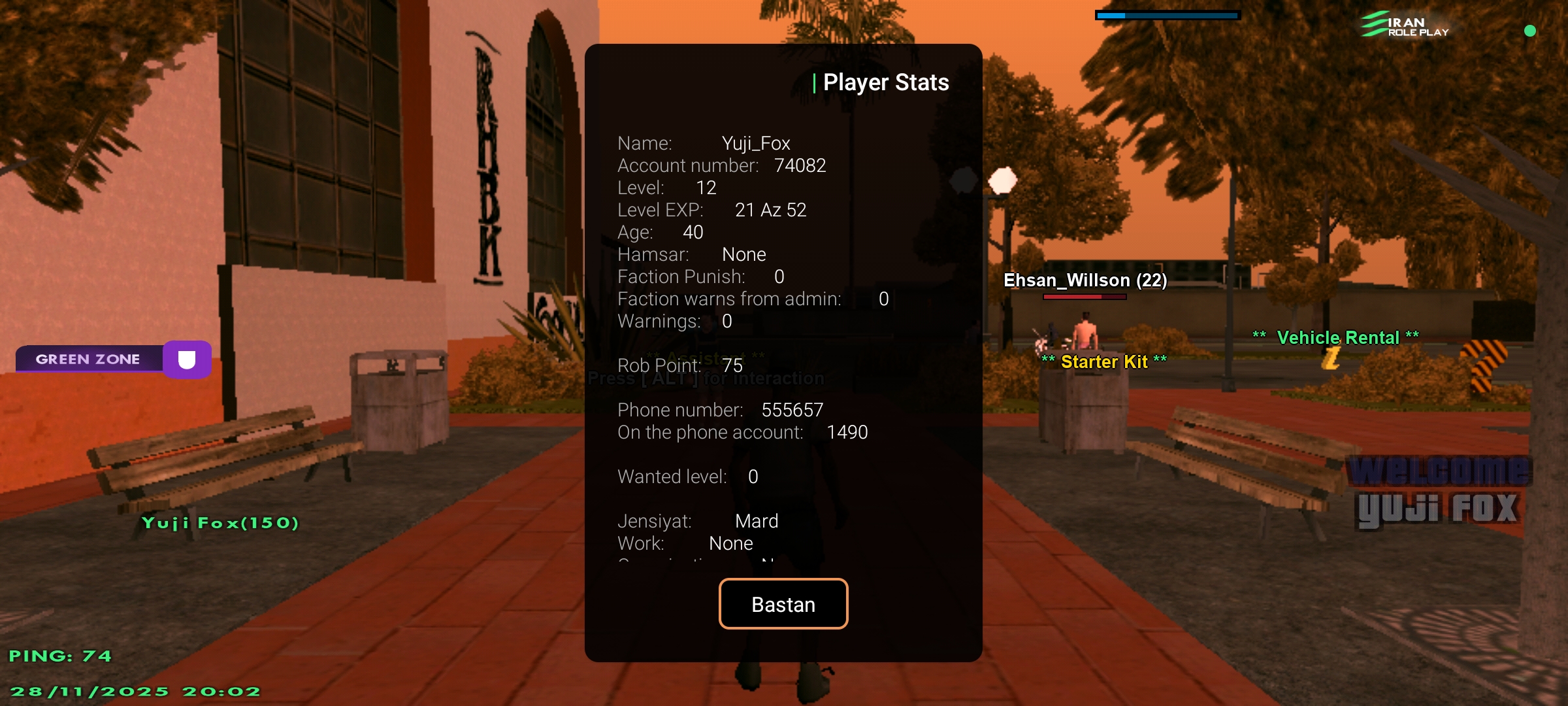The height and width of the screenshot is (706, 1568).
Task: Toggle the Work field set to None
Action: click(x=685, y=543)
